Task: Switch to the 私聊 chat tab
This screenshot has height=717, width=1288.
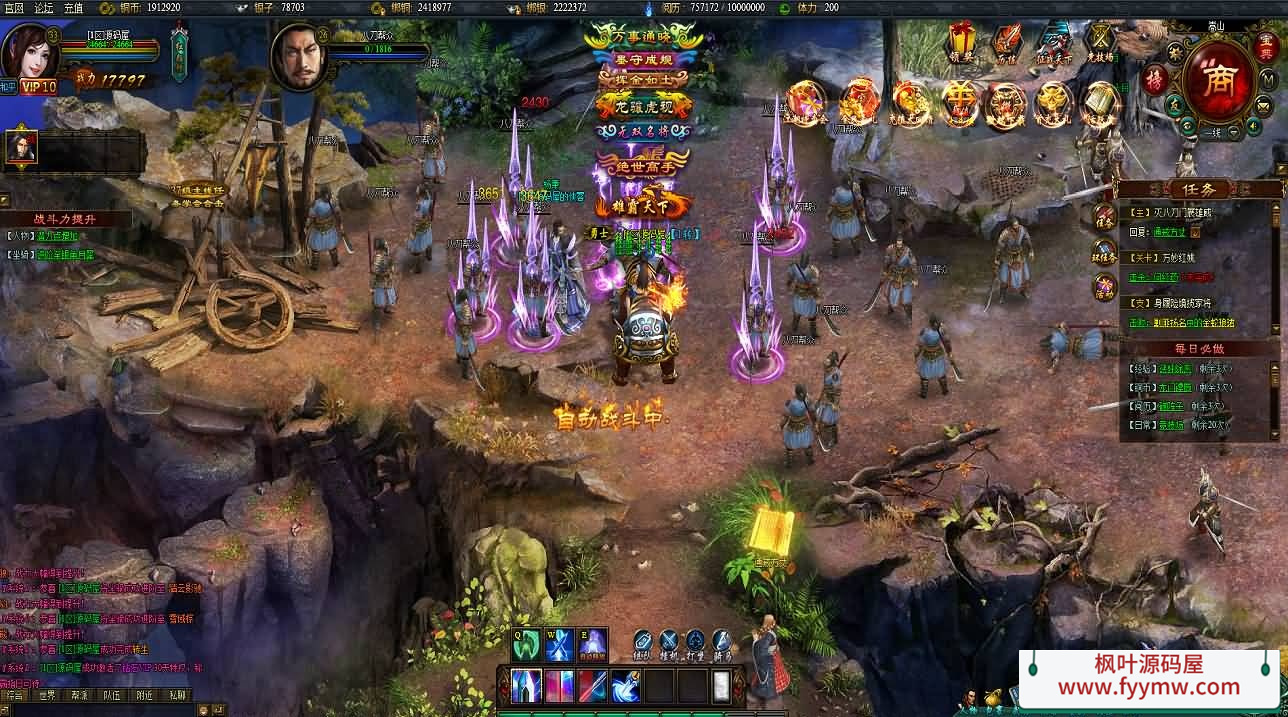Action: pos(177,695)
